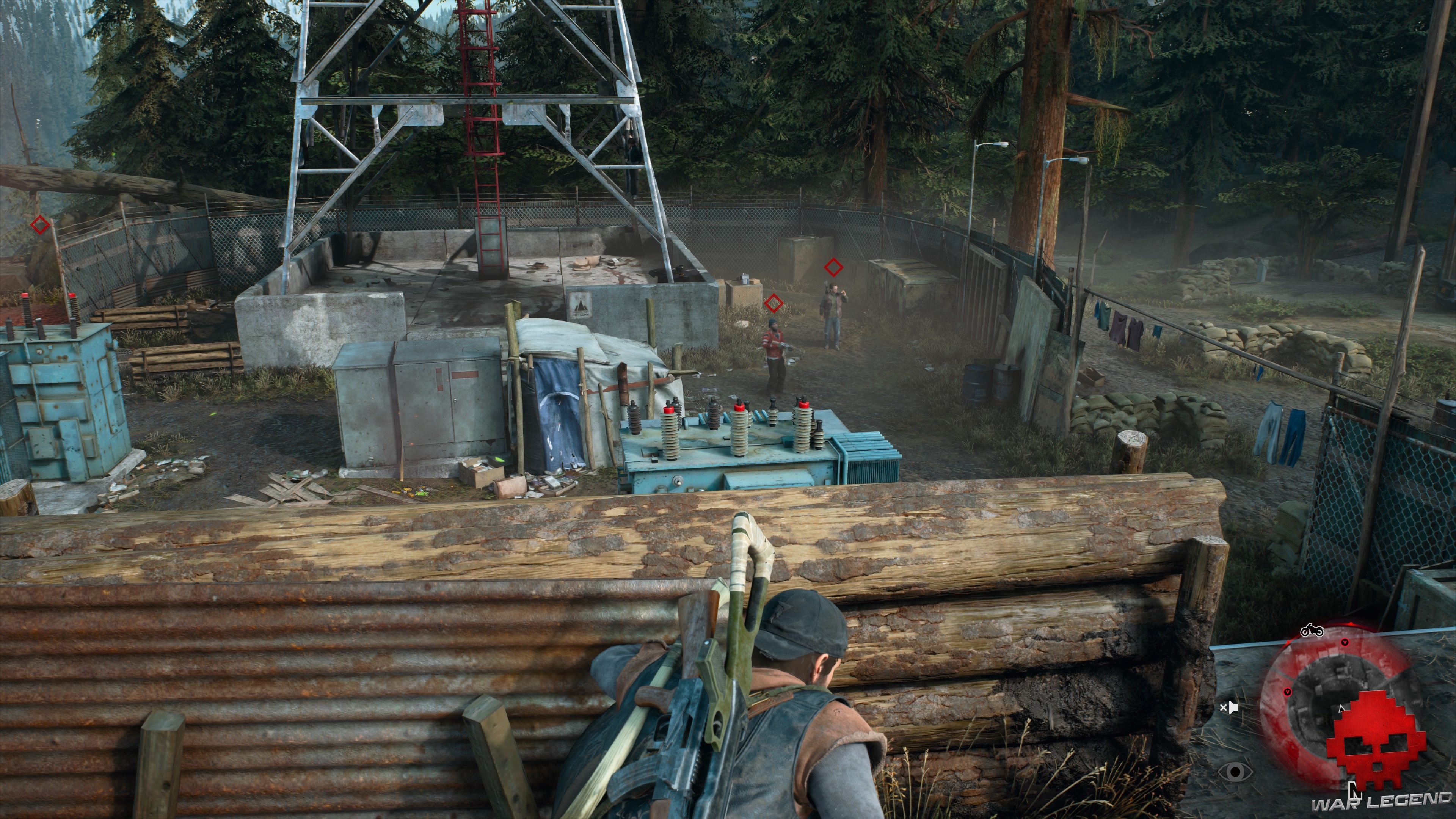Viewport: 1456px width, 819px height.
Task: Select the lower red enemy marker on the minimap
Action: click(1288, 692)
